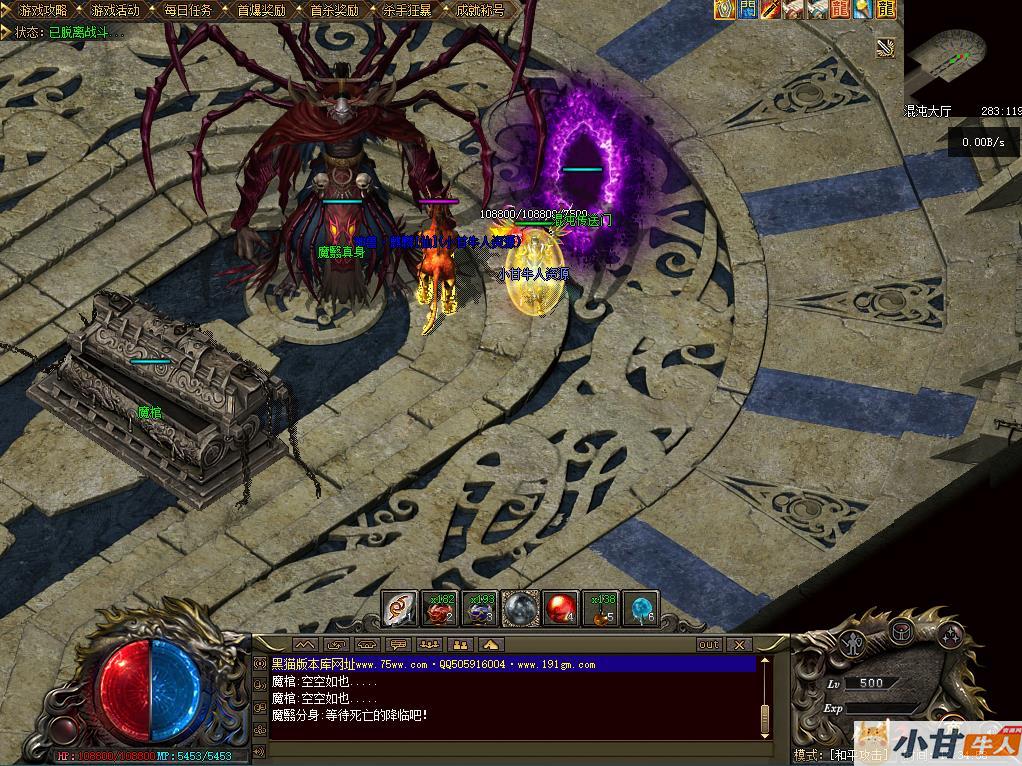
Task: Use the scroll item in hotbar slot 1
Action: coord(400,609)
